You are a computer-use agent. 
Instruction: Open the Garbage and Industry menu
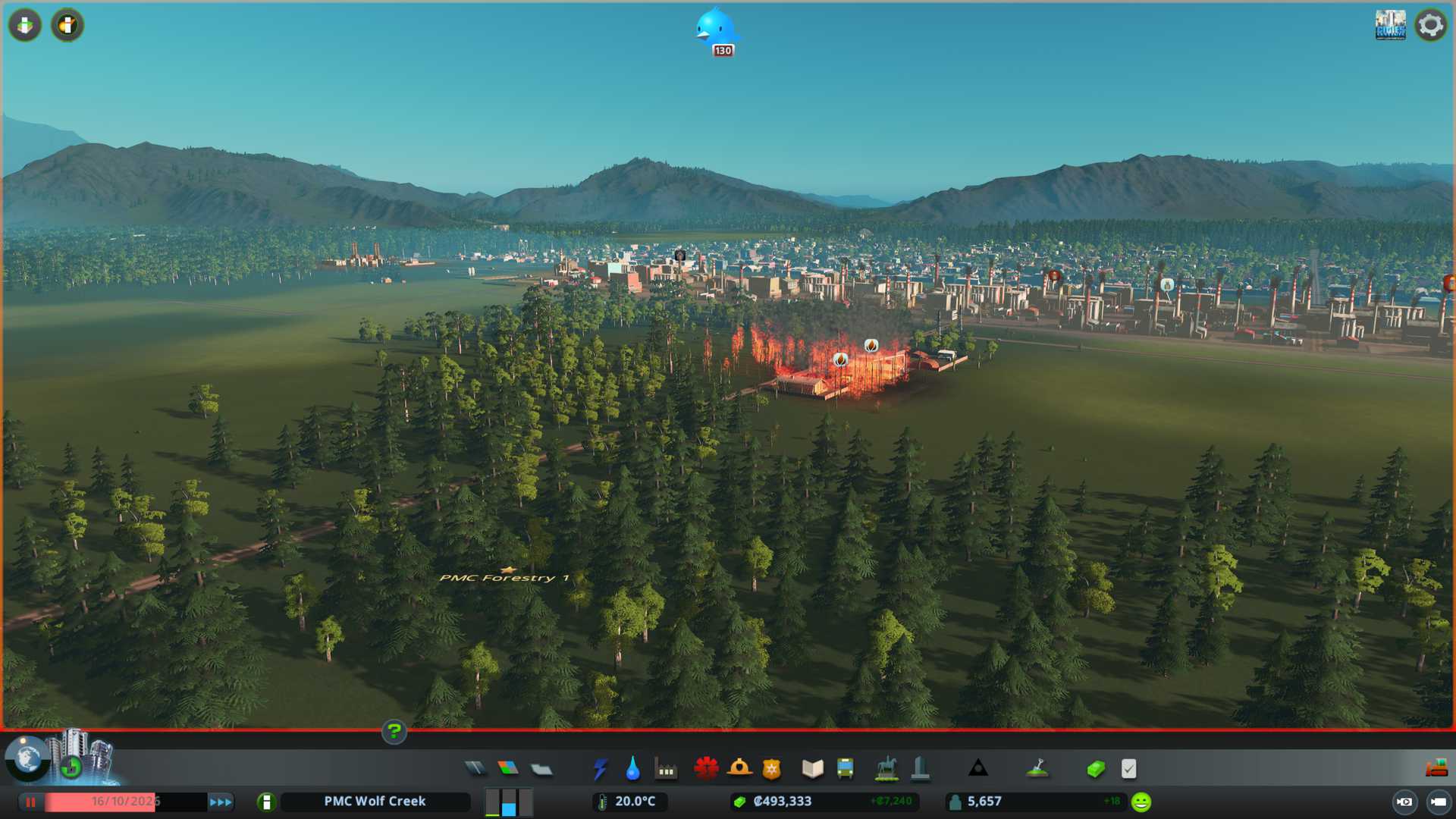666,769
